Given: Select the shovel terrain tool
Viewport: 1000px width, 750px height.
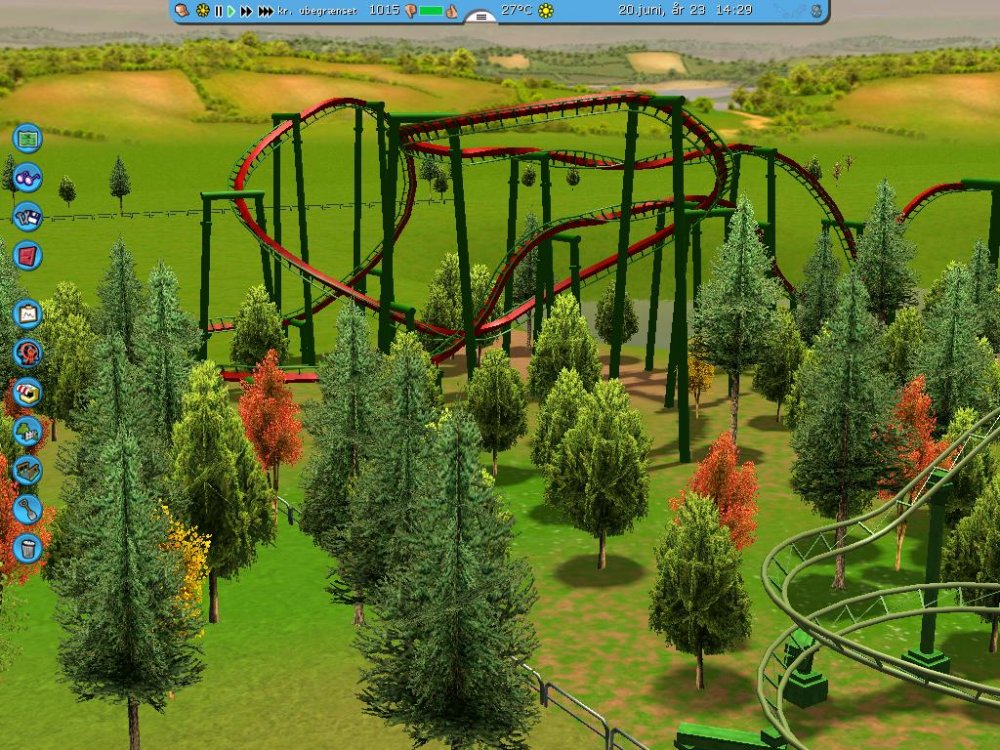Looking at the screenshot, I should [27, 509].
